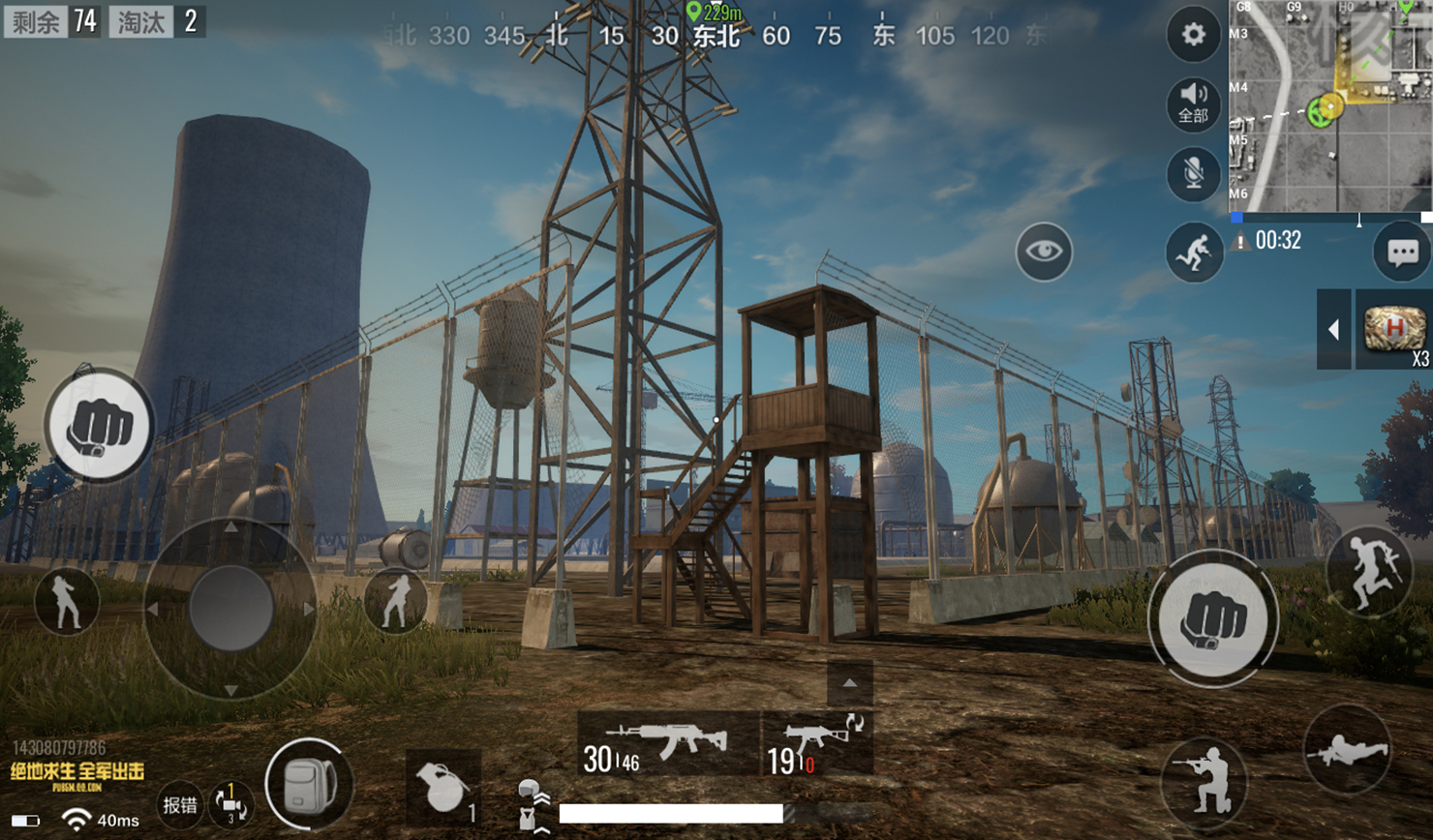The width and height of the screenshot is (1433, 840).
Task: Go prone with the lying soldier button
Action: click(1347, 750)
